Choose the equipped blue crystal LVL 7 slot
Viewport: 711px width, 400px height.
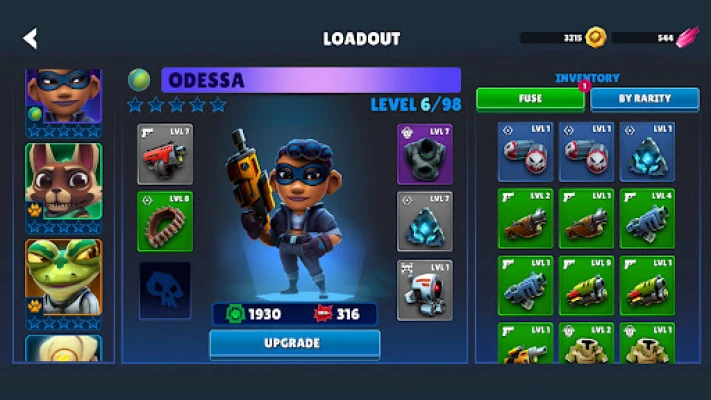pos(425,221)
